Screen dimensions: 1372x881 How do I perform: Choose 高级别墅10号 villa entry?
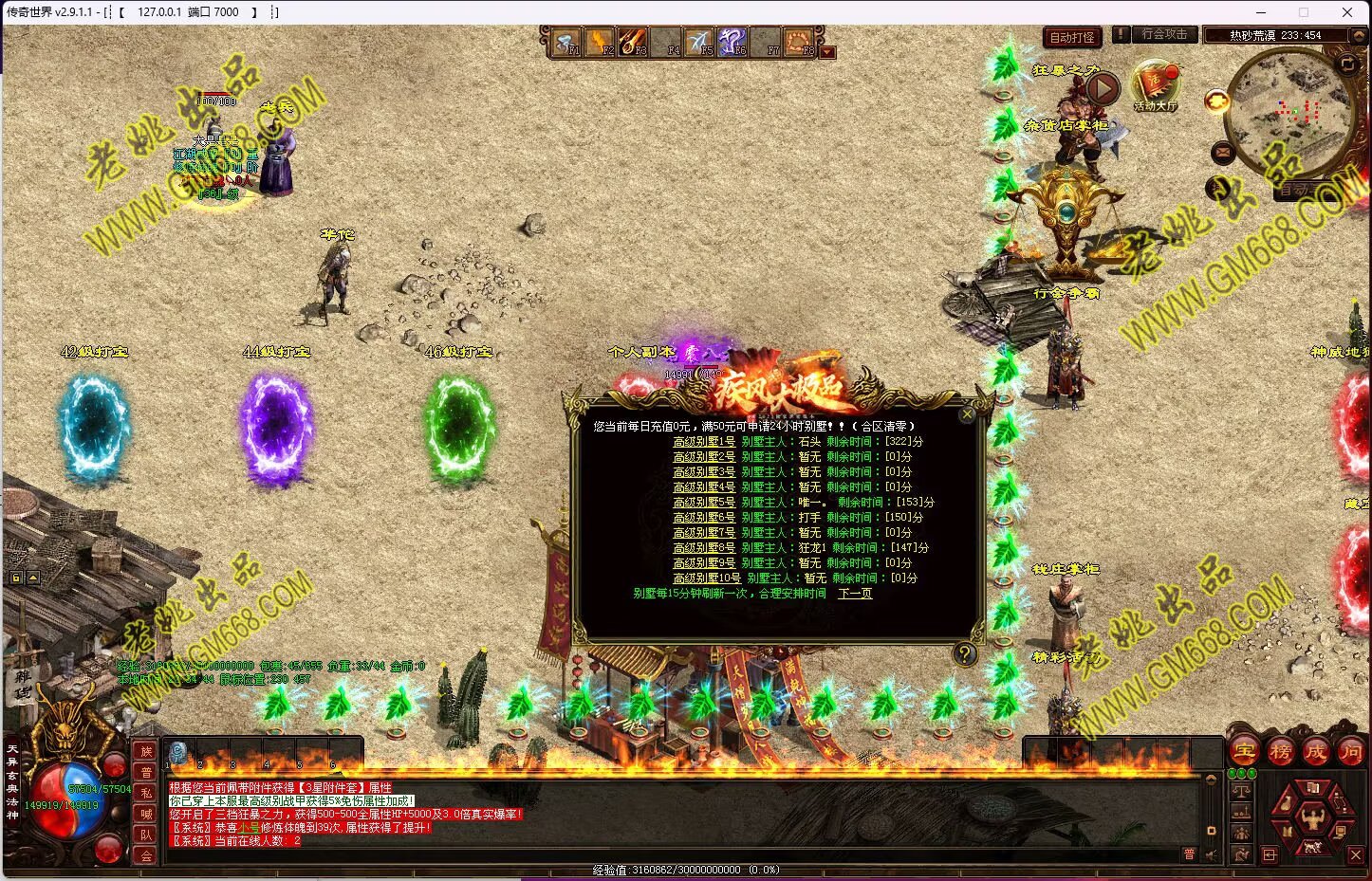(707, 578)
